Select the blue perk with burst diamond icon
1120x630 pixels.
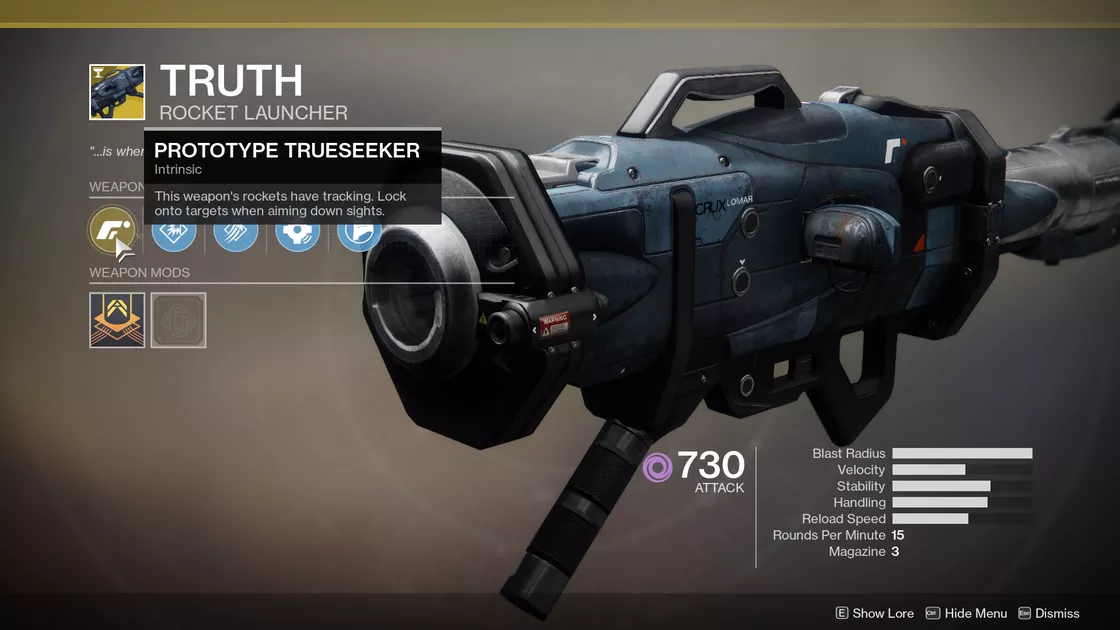pyautogui.click(x=173, y=233)
